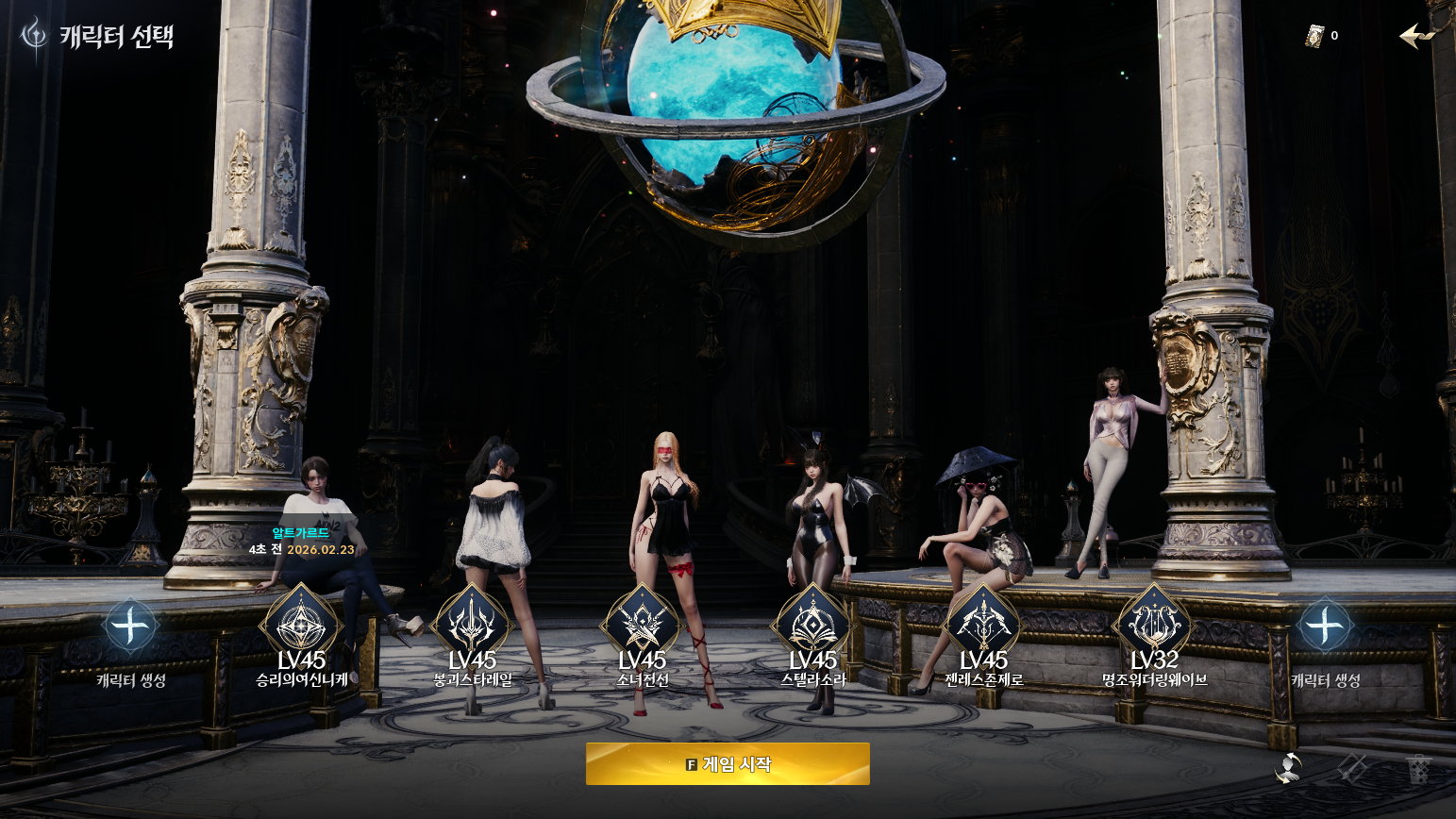The width and height of the screenshot is (1456, 819).
Task: Create a character in the slot beside 승리의여신니케
Action: 131,627
